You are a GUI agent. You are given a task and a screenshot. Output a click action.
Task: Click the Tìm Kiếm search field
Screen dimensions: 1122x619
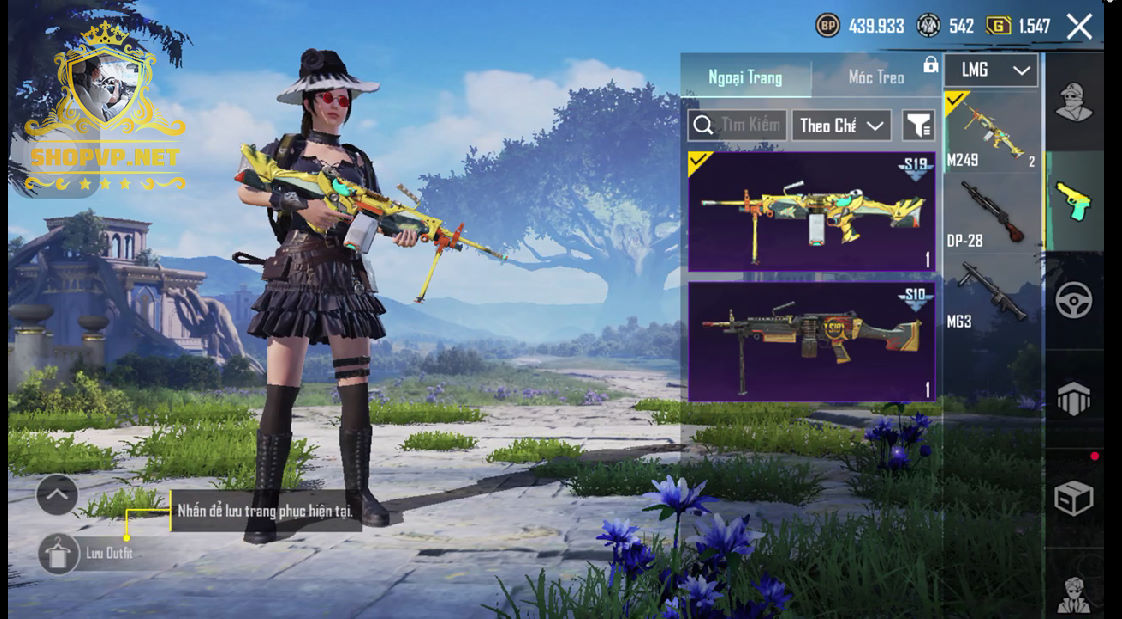pos(738,125)
